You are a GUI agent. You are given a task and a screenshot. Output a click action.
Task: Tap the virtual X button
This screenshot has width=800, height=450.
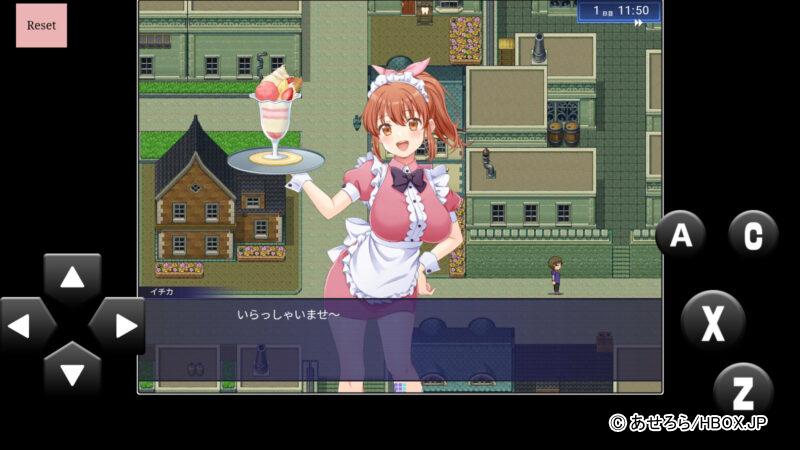[713, 321]
